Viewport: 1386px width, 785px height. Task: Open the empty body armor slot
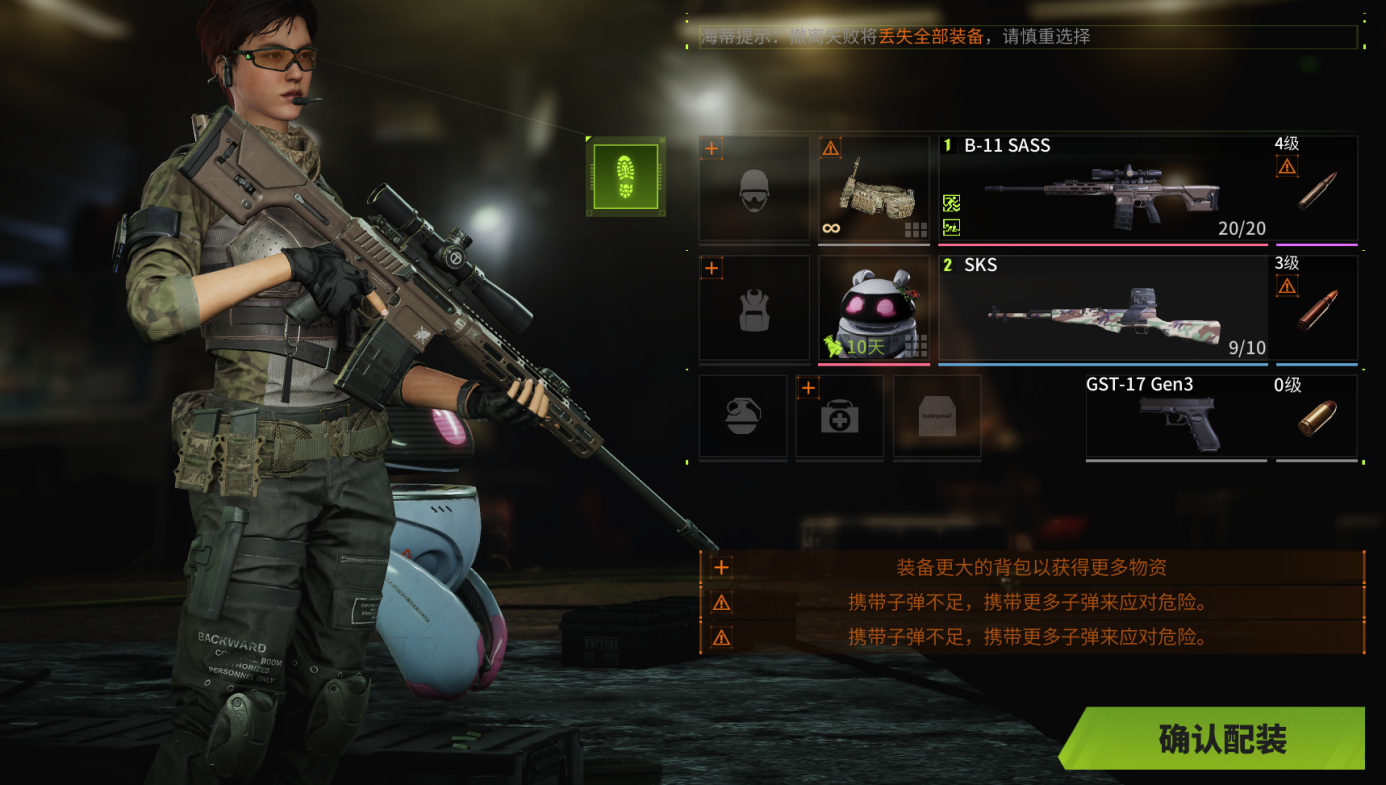pyautogui.click(x=754, y=309)
